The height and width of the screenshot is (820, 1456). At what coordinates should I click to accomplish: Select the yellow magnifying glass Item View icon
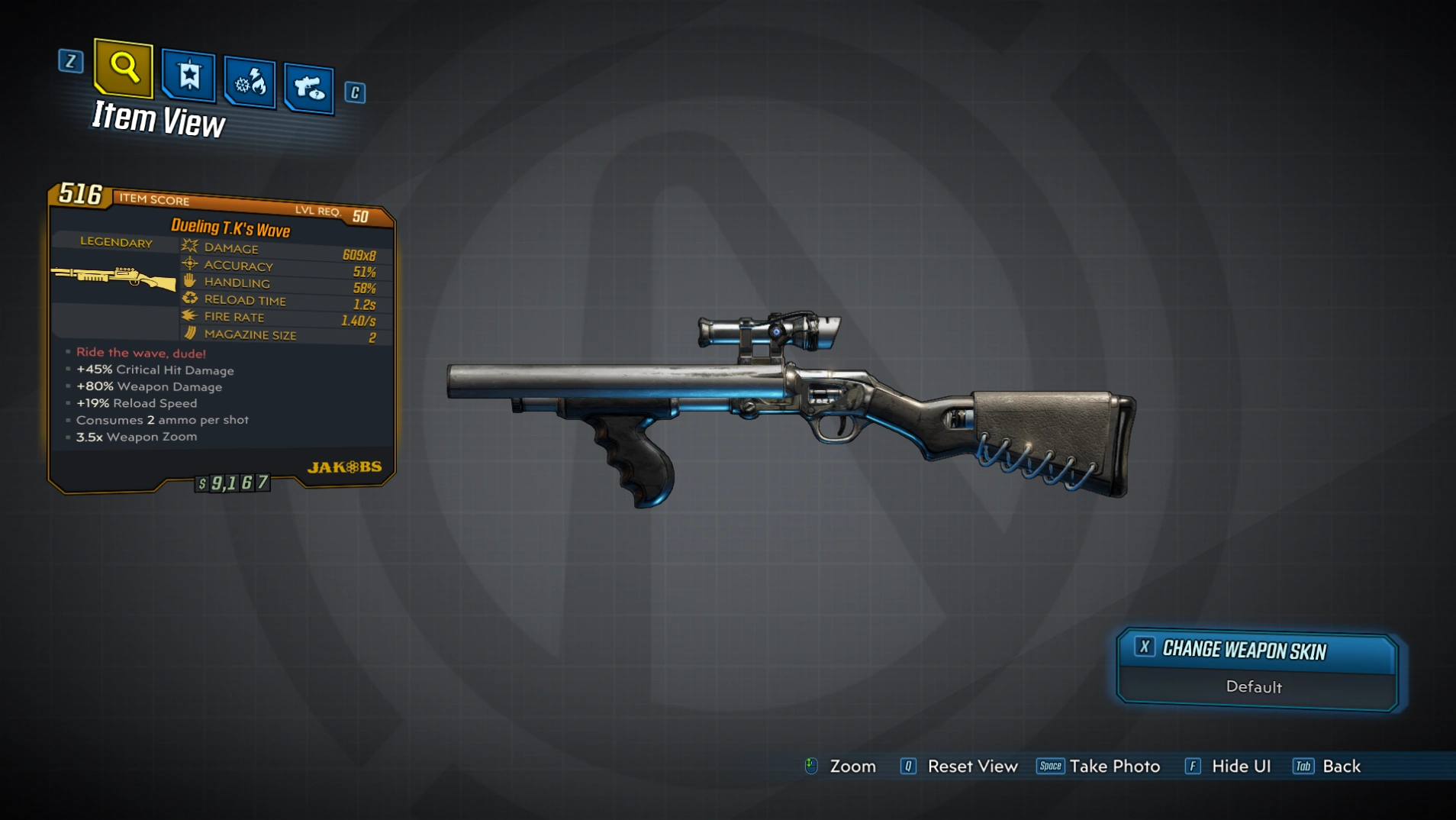[x=122, y=69]
